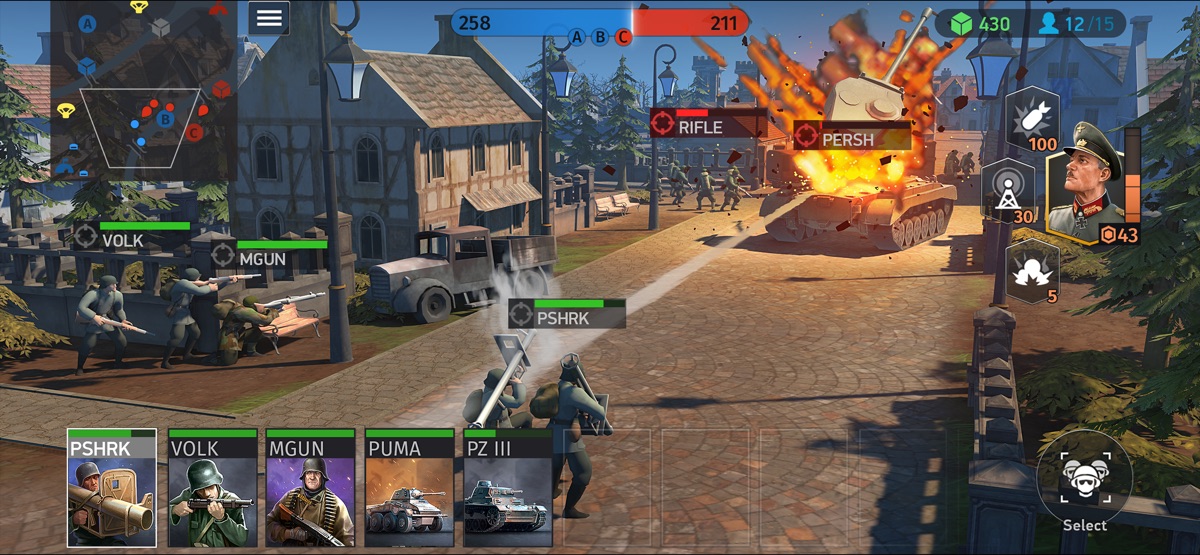Activate the bomb strike ability costing 100

pyautogui.click(x=1032, y=119)
